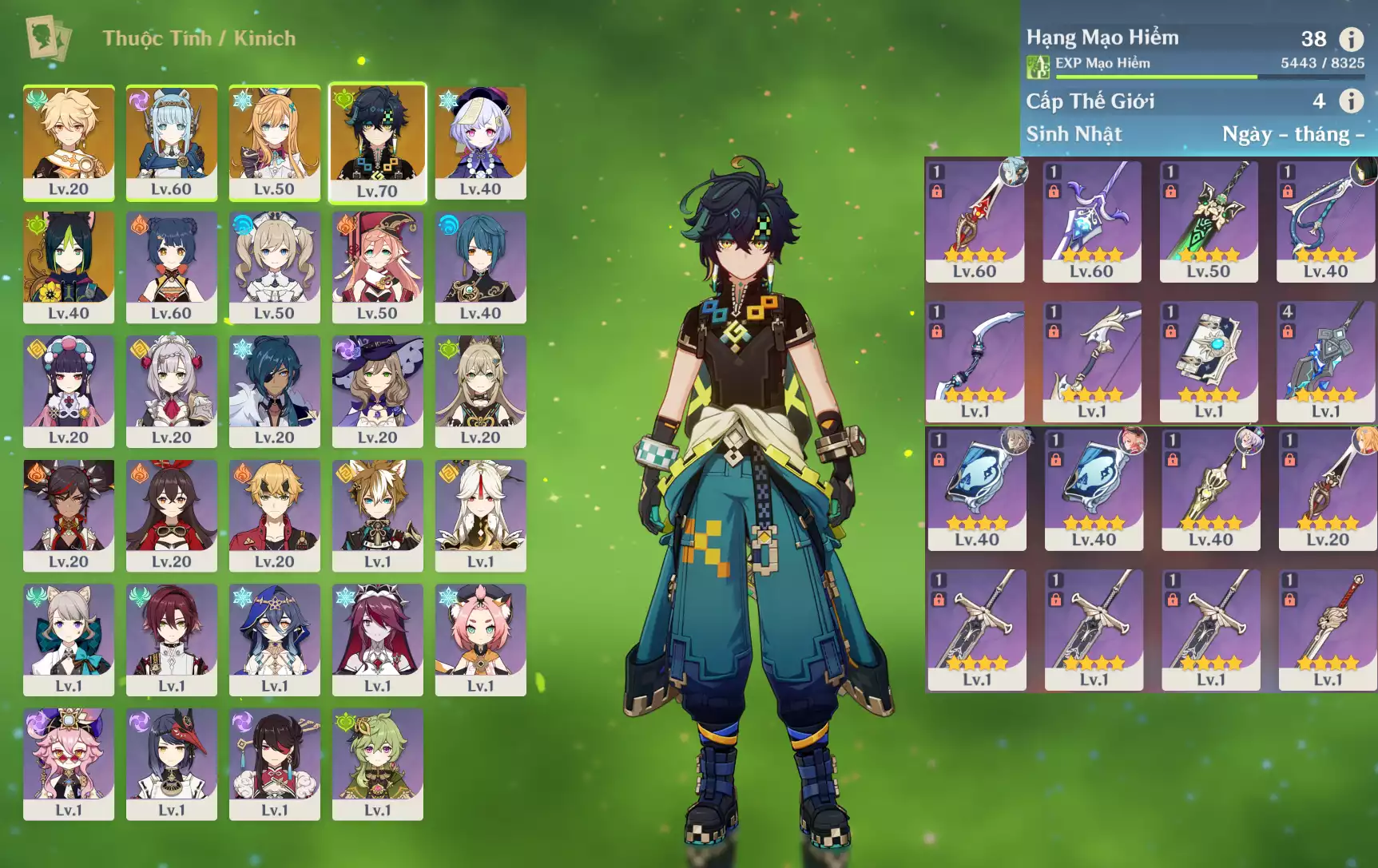Choose Kaeya's Lv.20 portrait
This screenshot has height=868, width=1378.
274,390
